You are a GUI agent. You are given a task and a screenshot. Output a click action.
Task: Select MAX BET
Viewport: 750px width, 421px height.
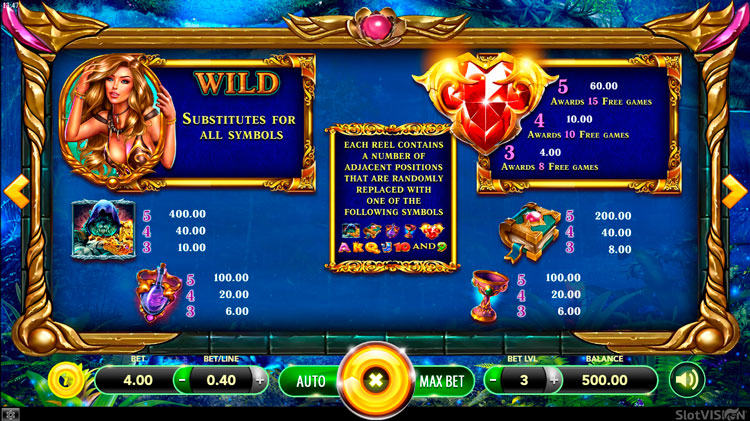click(438, 381)
